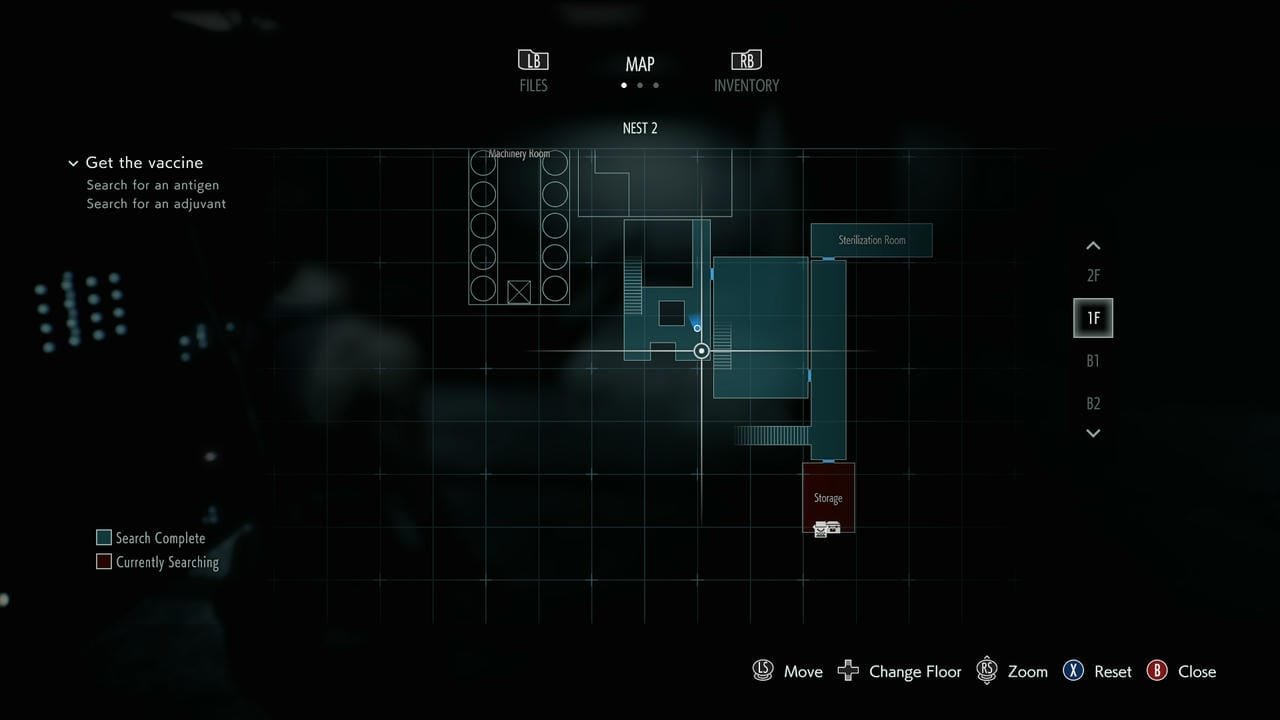The height and width of the screenshot is (720, 1280).
Task: Select the Storage room on the map
Action: click(x=828, y=490)
